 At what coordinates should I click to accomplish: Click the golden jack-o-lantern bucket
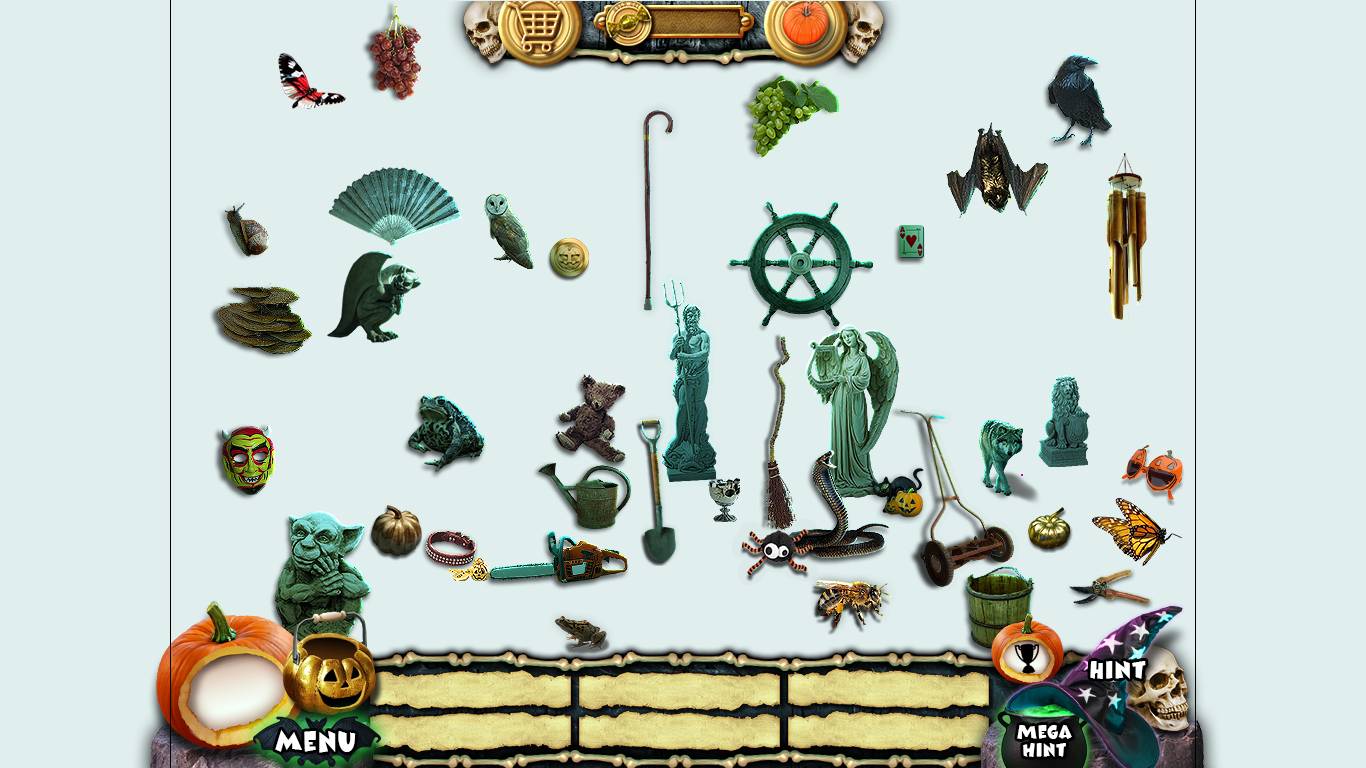(330, 676)
